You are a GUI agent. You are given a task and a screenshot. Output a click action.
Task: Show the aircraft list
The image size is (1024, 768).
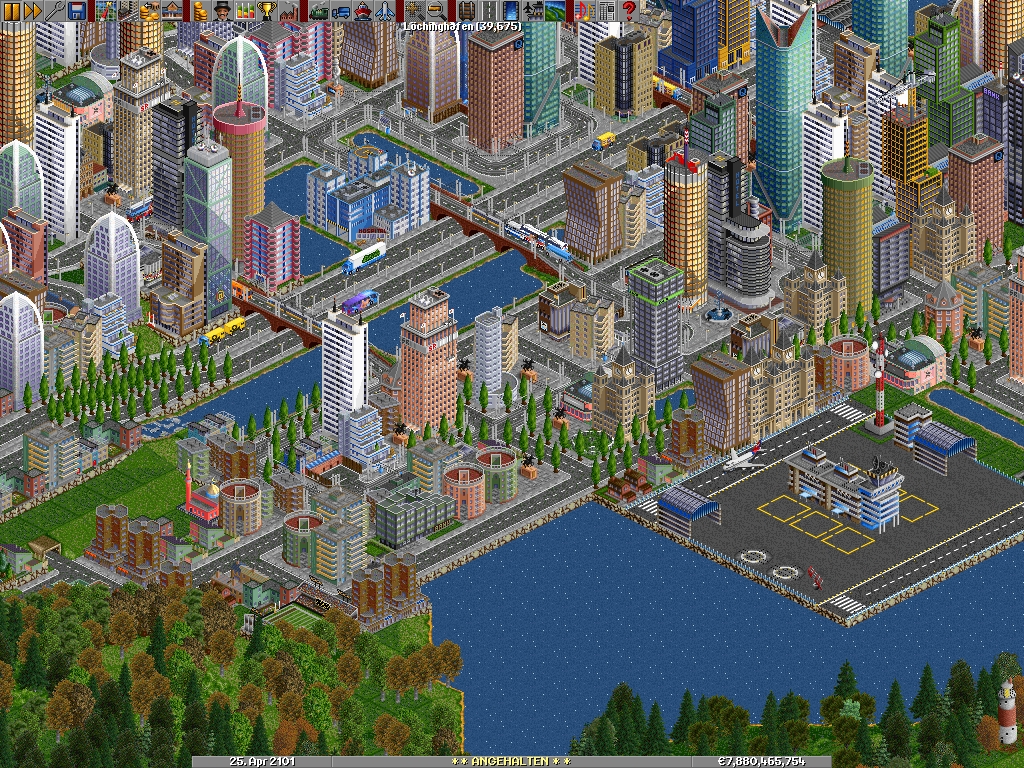click(385, 11)
